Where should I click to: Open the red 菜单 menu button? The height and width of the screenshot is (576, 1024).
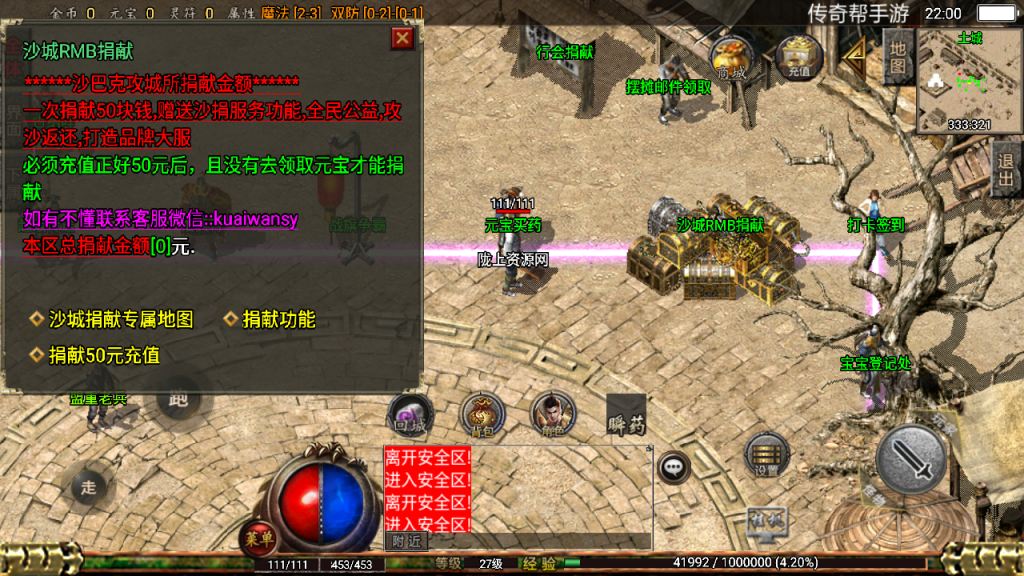(x=258, y=540)
